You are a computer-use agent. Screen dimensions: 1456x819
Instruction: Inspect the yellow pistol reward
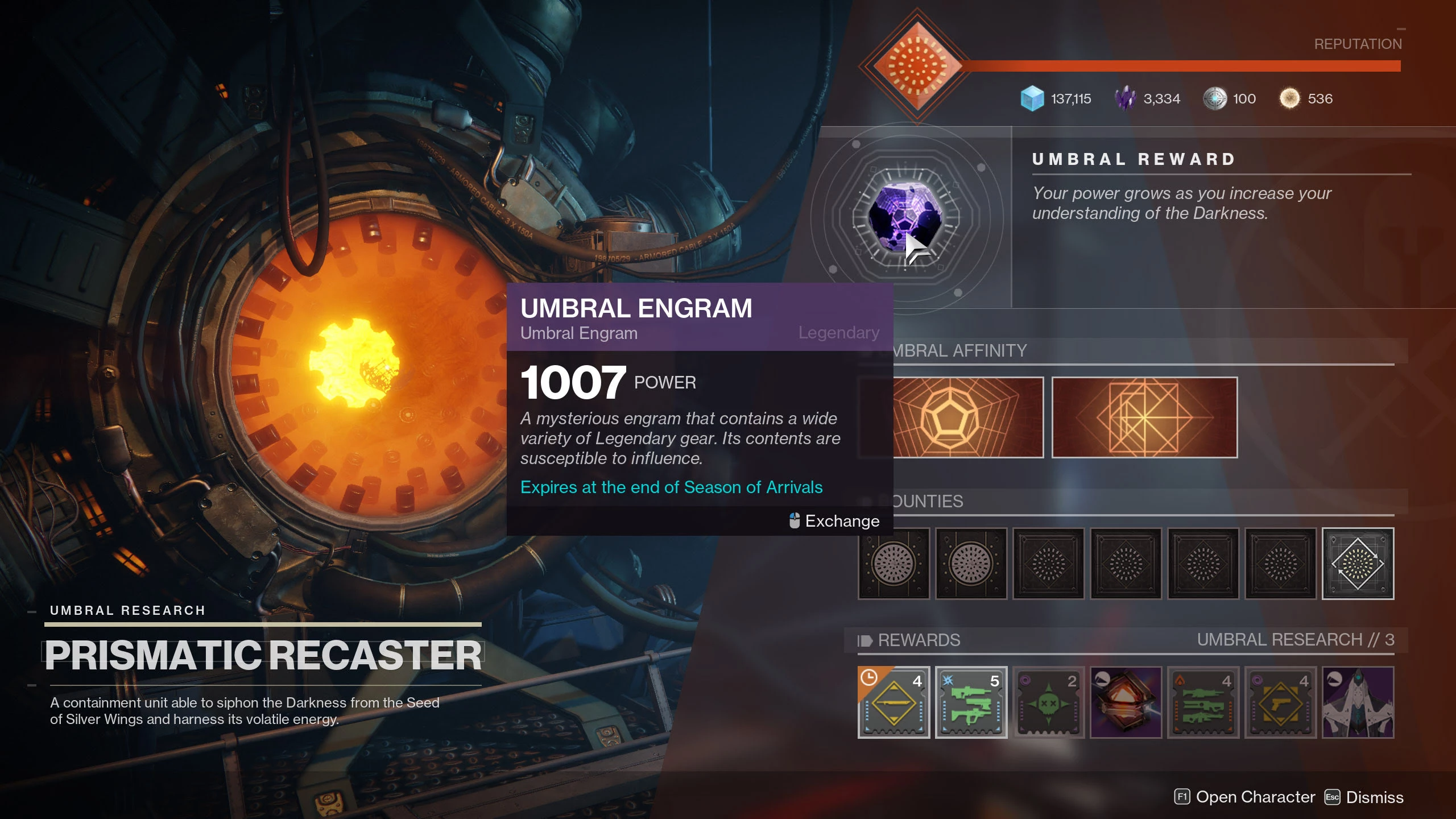click(1280, 702)
